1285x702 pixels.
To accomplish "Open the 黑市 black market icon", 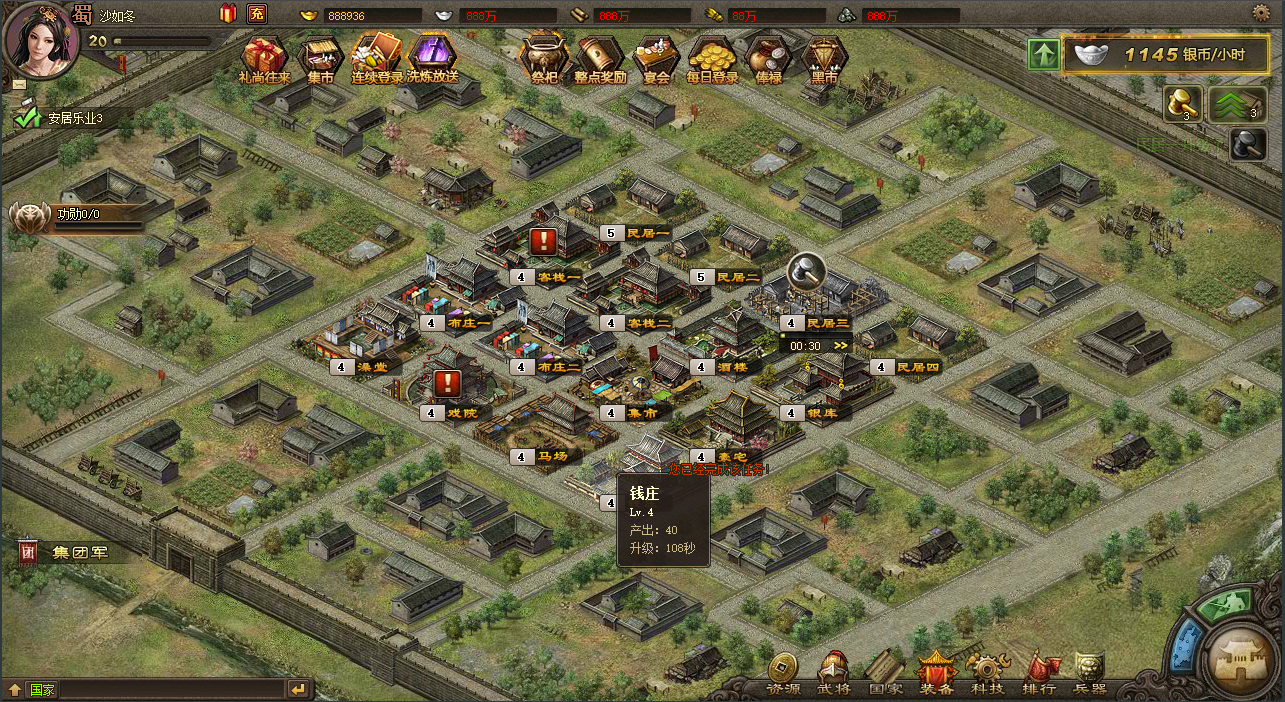I will pos(824,57).
